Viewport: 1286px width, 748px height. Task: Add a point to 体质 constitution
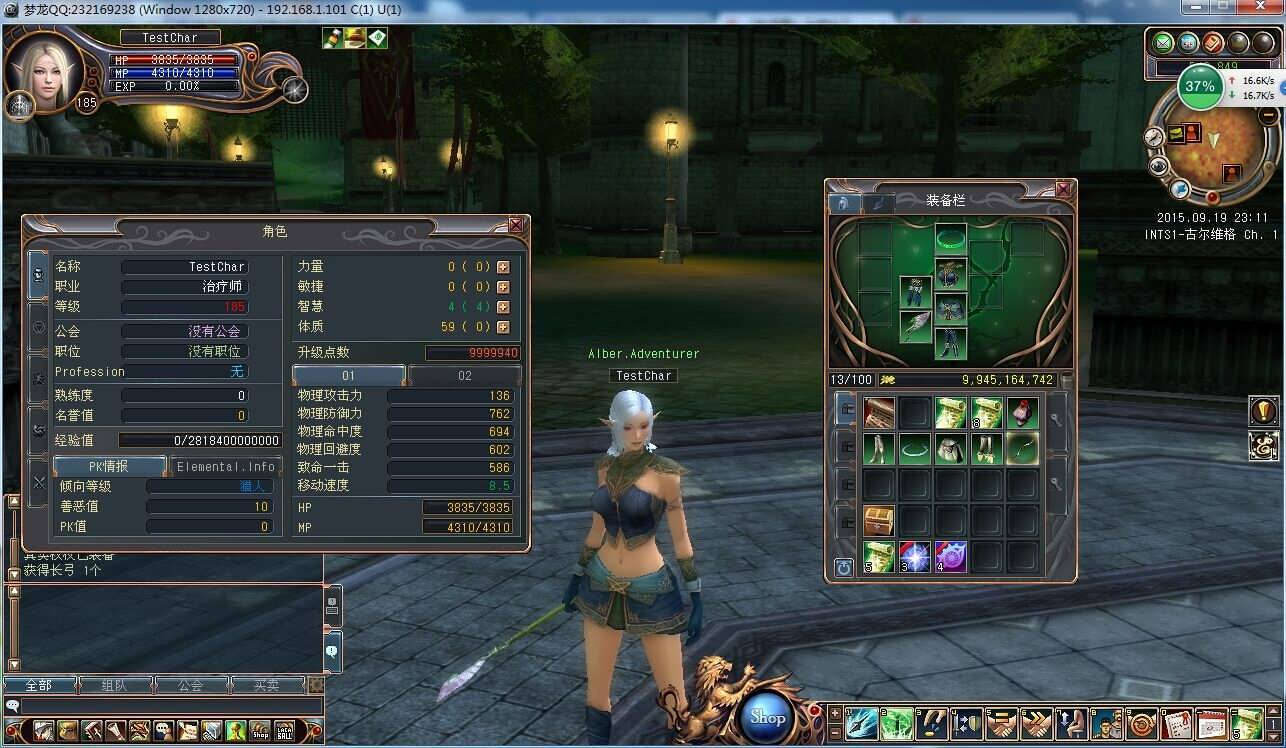pyautogui.click(x=503, y=327)
